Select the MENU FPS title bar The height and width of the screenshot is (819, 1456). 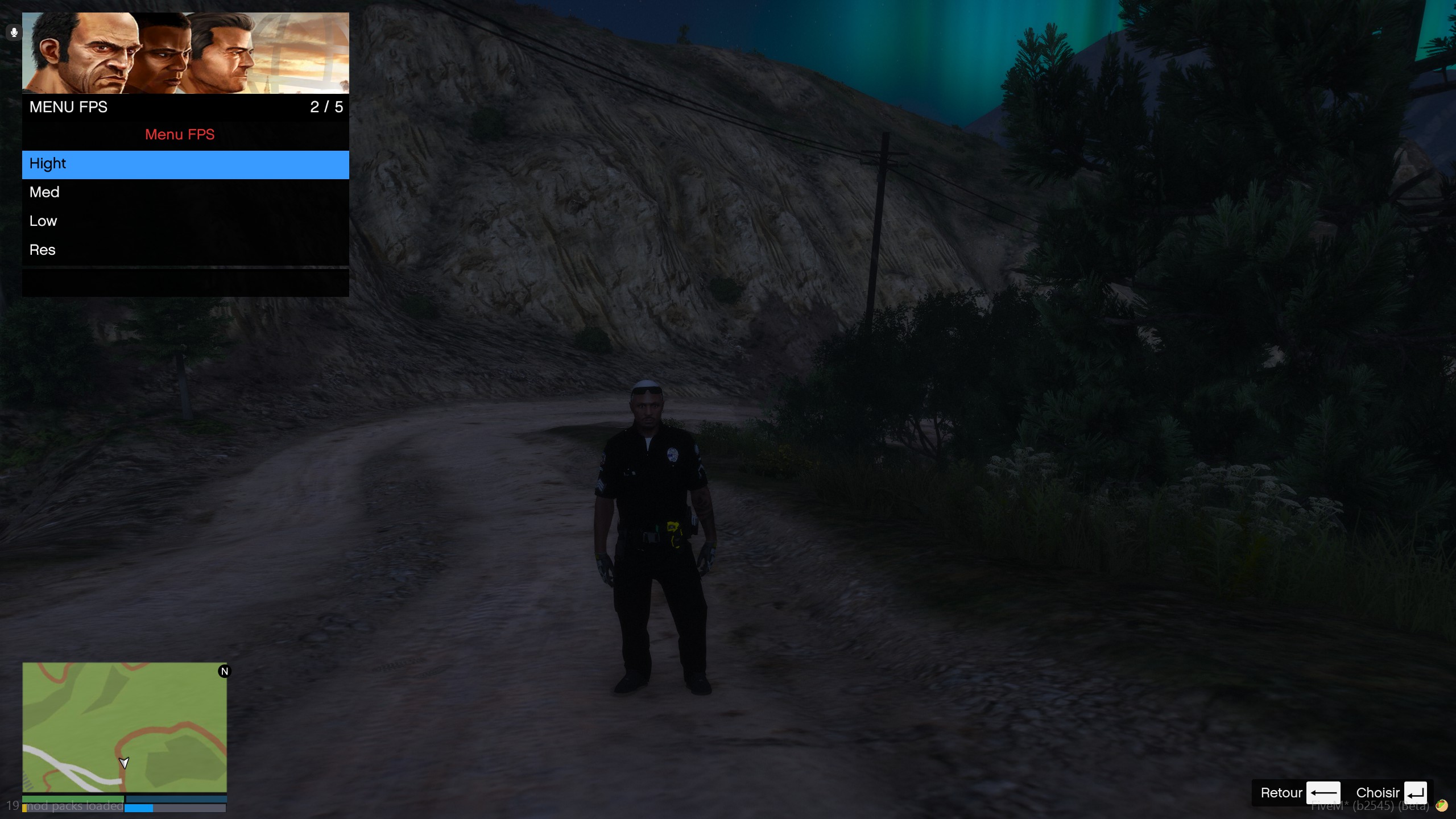pos(68,107)
